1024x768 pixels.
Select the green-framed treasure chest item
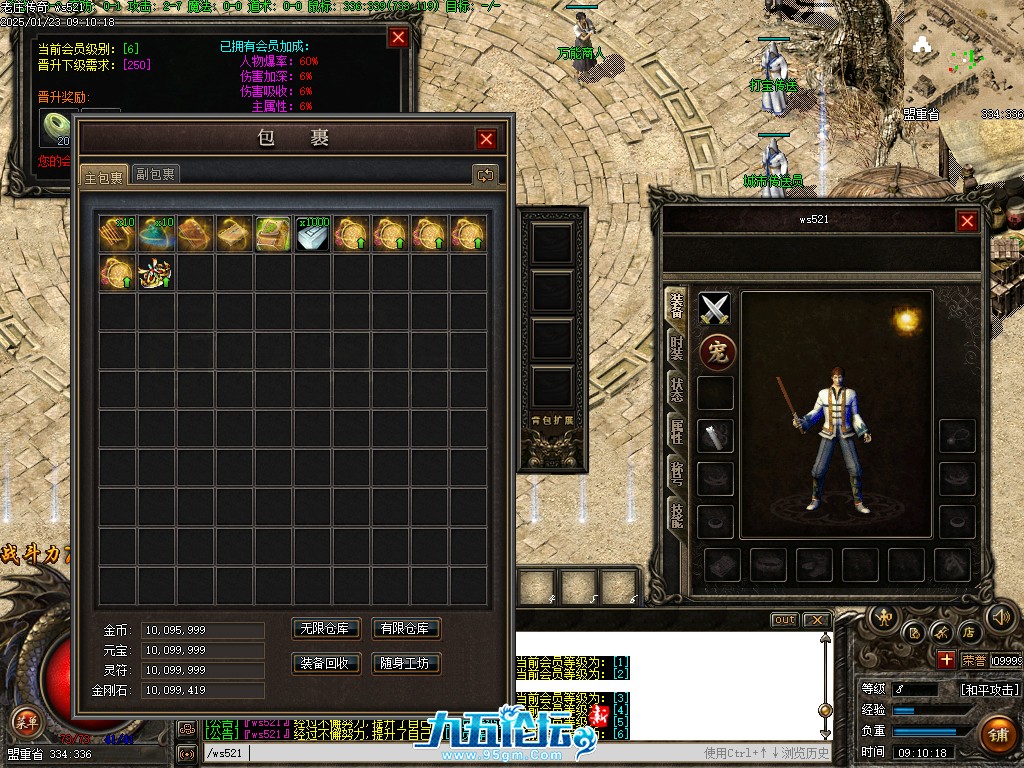[273, 234]
